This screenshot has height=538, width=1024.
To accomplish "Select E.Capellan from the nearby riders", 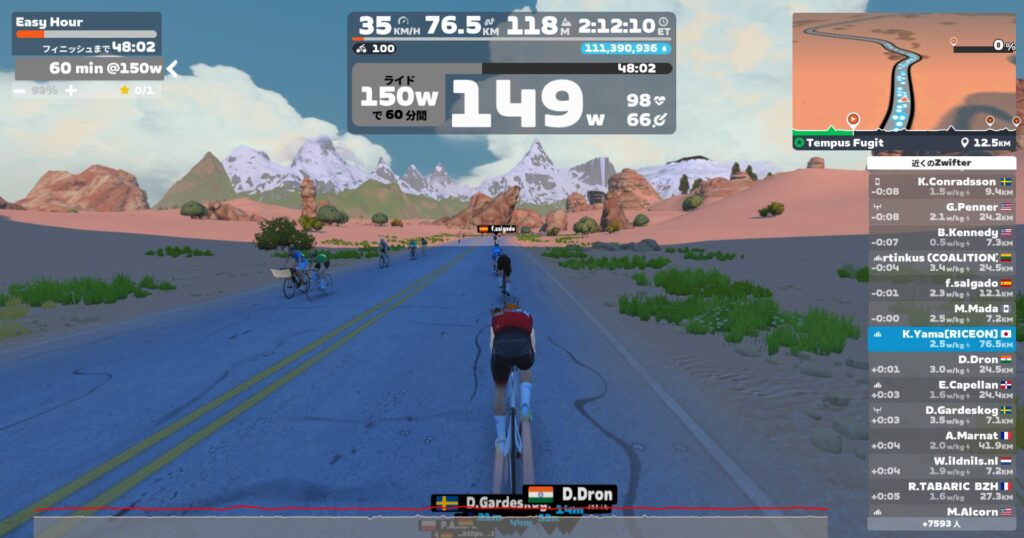I will click(x=941, y=389).
